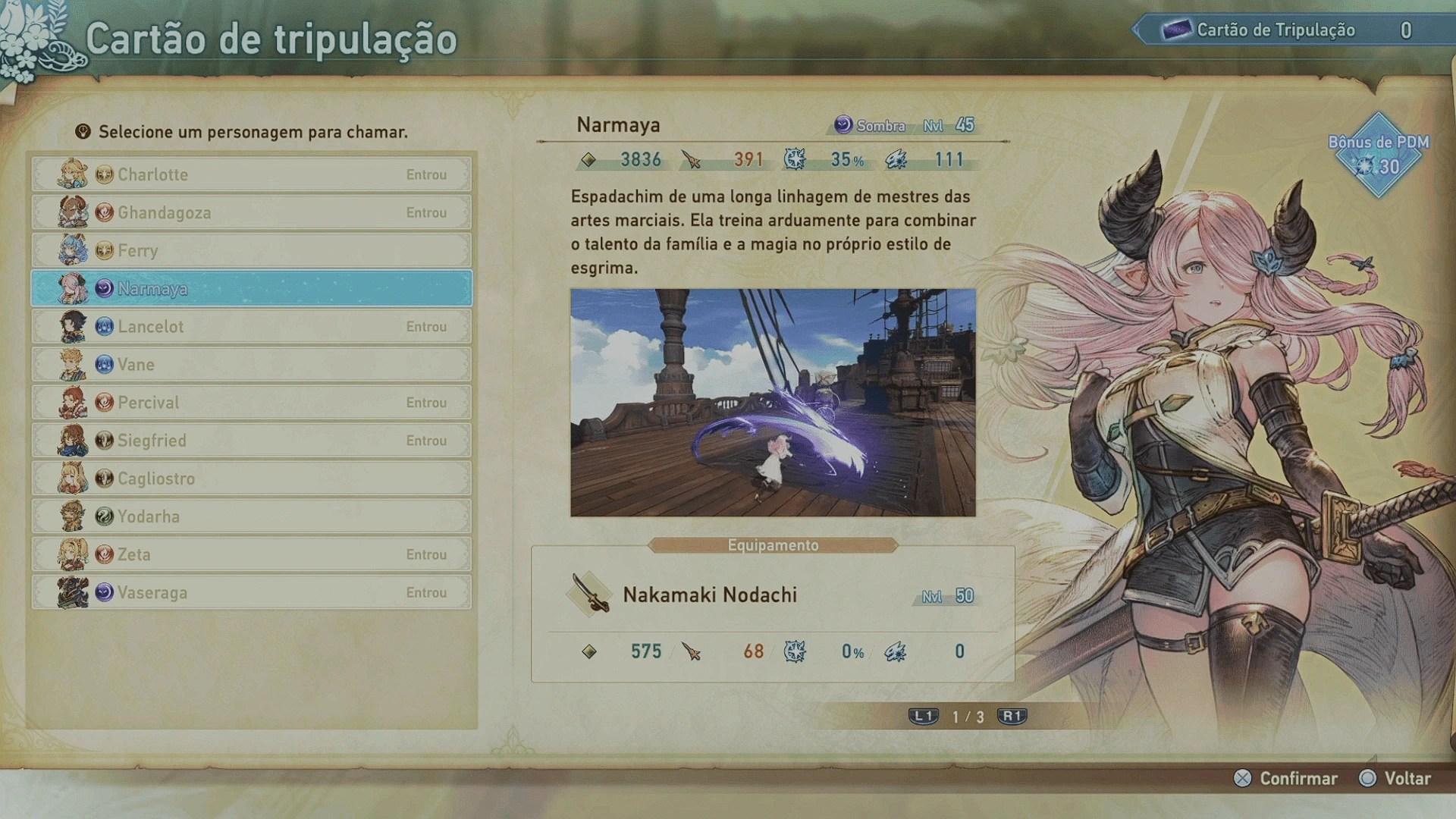Screen dimensions: 1456x819
Task: Click the attack stat sword icon under Narmaya
Action: coord(690,160)
